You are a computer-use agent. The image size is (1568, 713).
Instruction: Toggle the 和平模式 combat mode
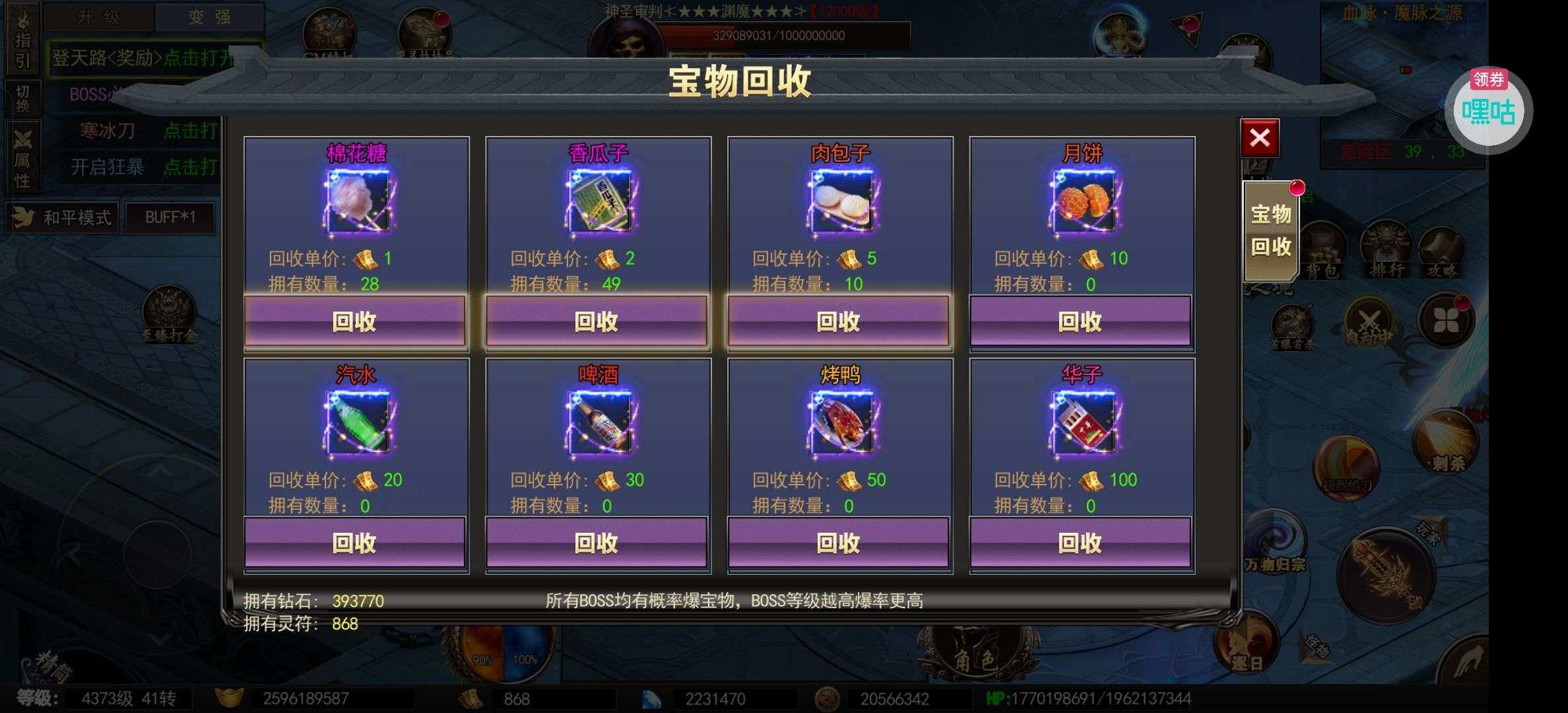[x=63, y=218]
